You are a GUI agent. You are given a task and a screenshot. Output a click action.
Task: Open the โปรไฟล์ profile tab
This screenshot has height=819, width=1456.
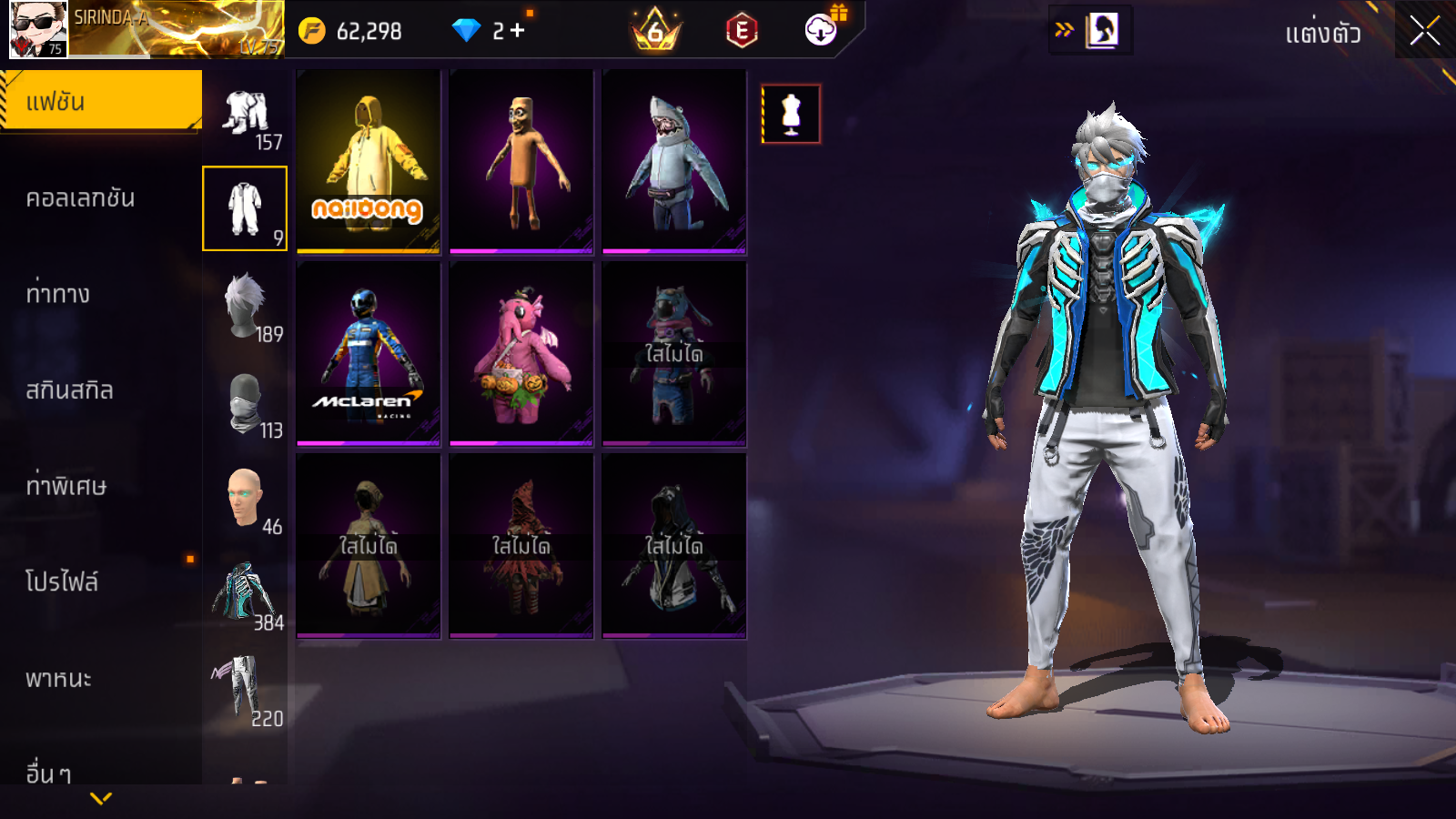62,582
